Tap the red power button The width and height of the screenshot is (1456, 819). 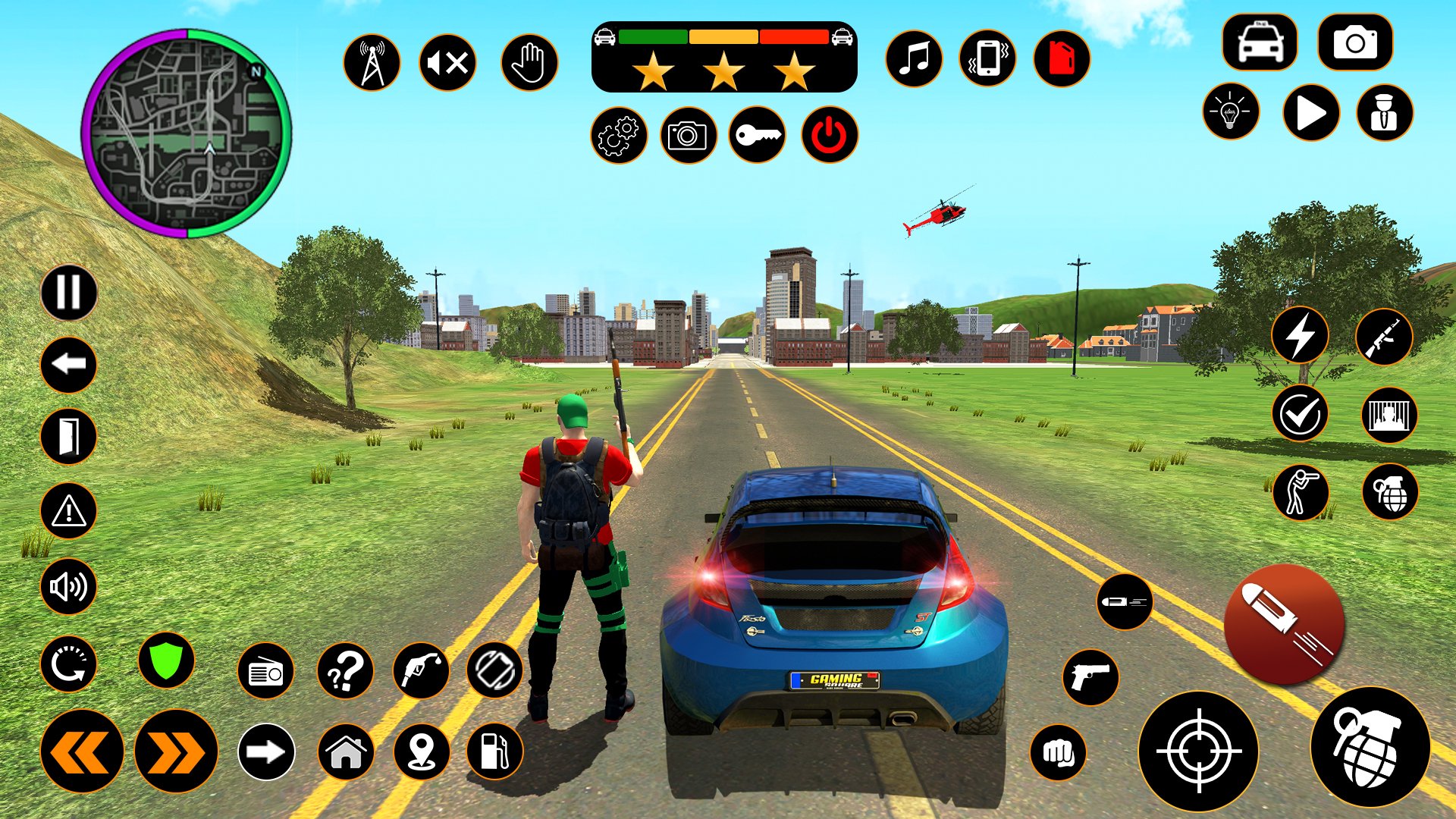(830, 136)
